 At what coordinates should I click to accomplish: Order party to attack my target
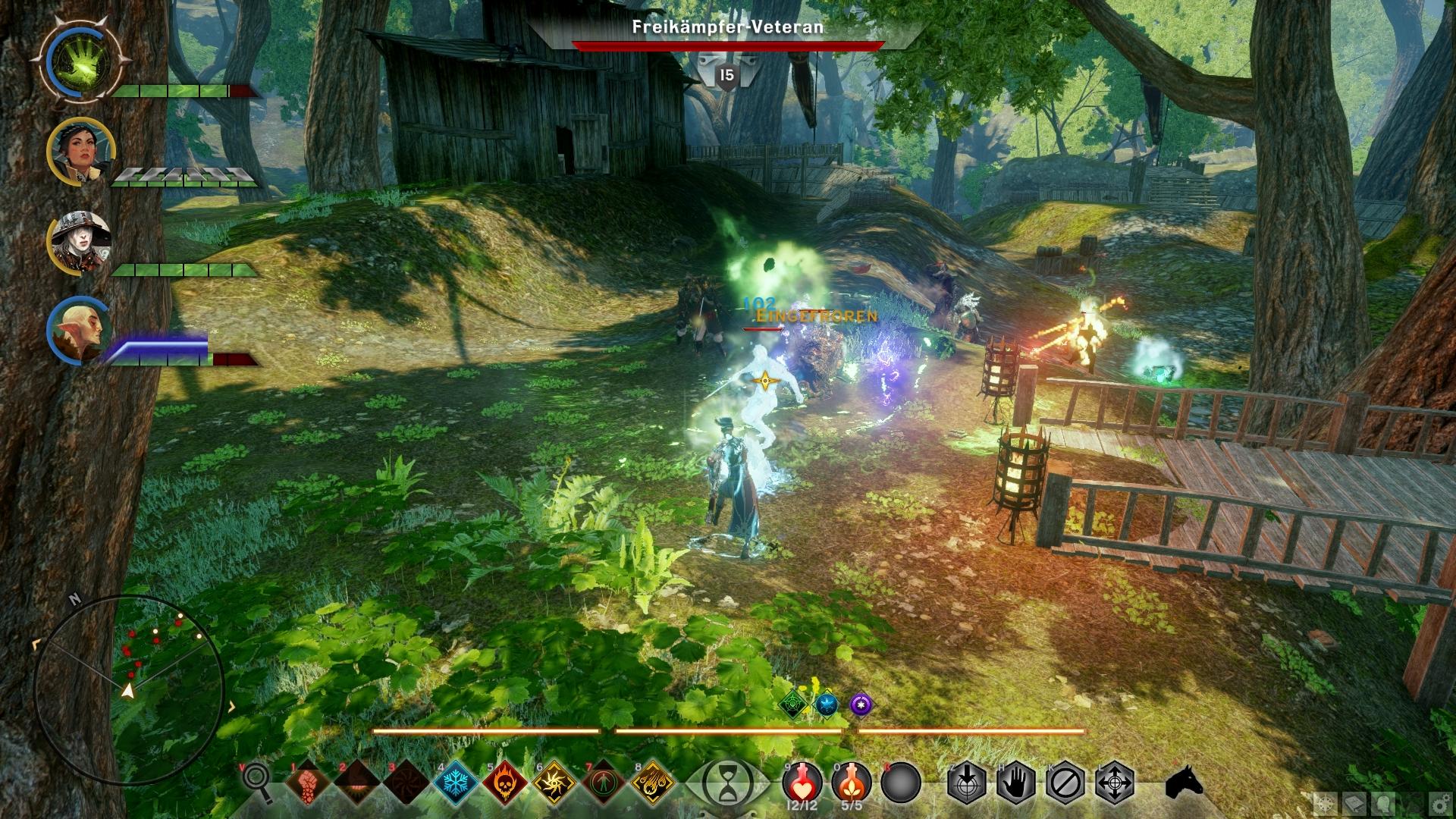966,781
